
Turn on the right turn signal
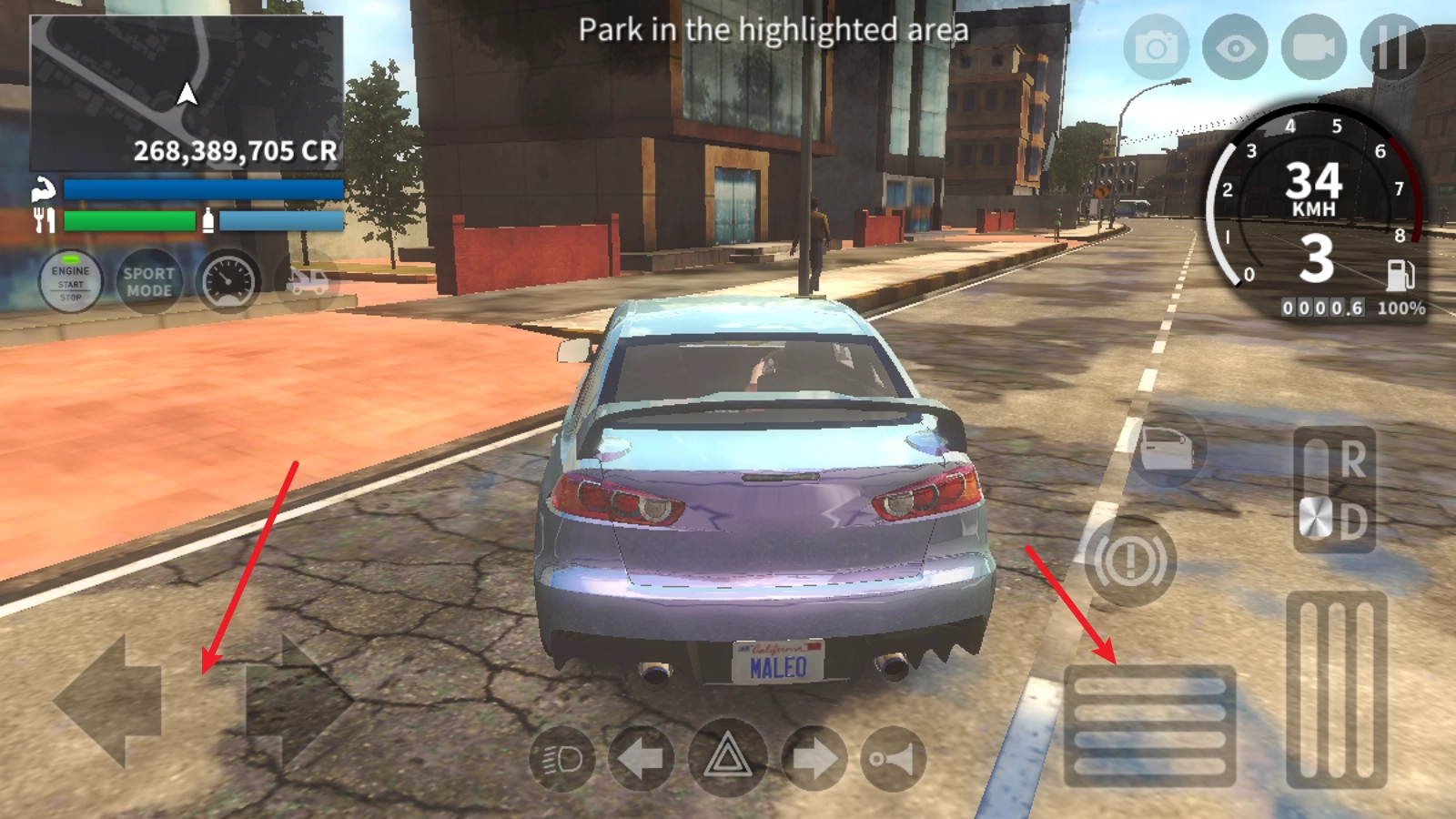coord(813,758)
